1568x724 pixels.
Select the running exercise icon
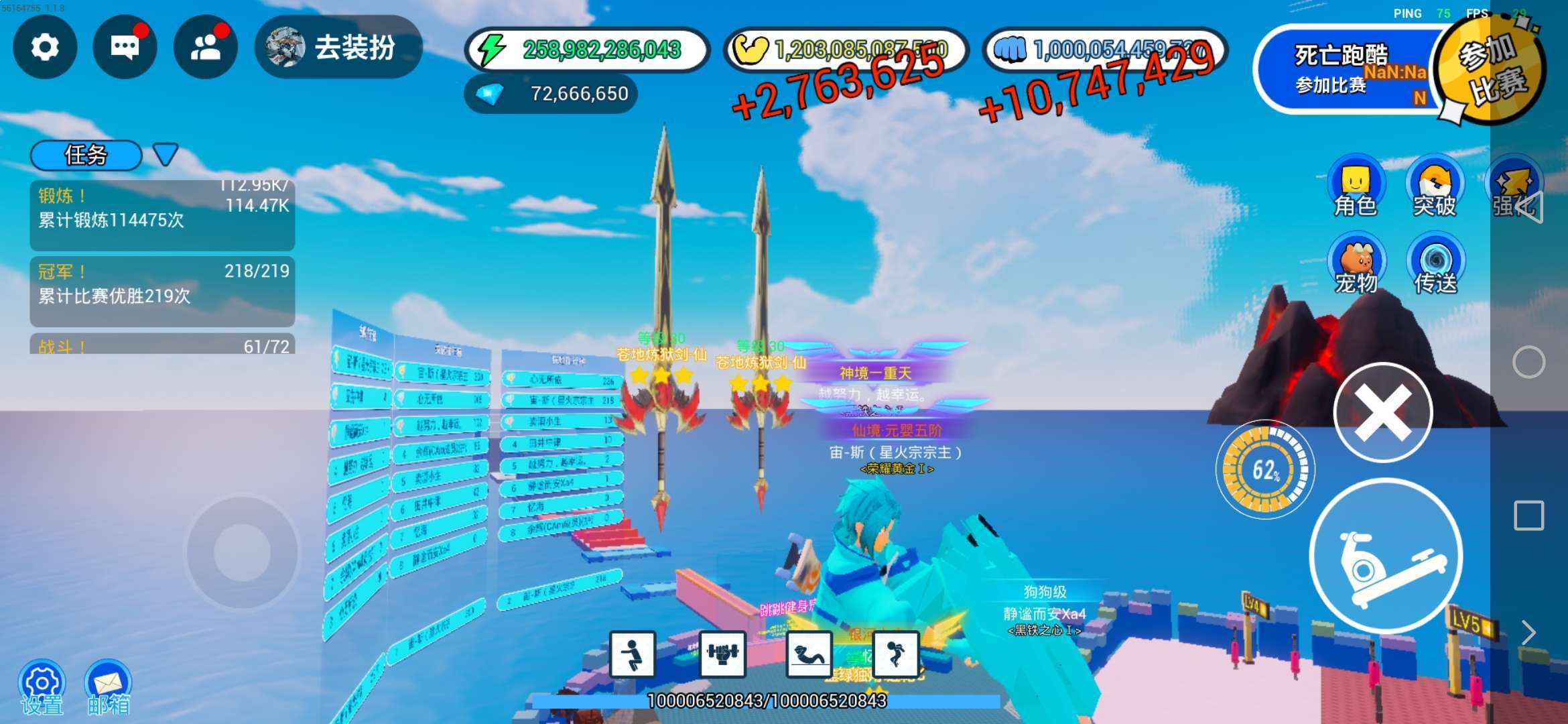896,654
